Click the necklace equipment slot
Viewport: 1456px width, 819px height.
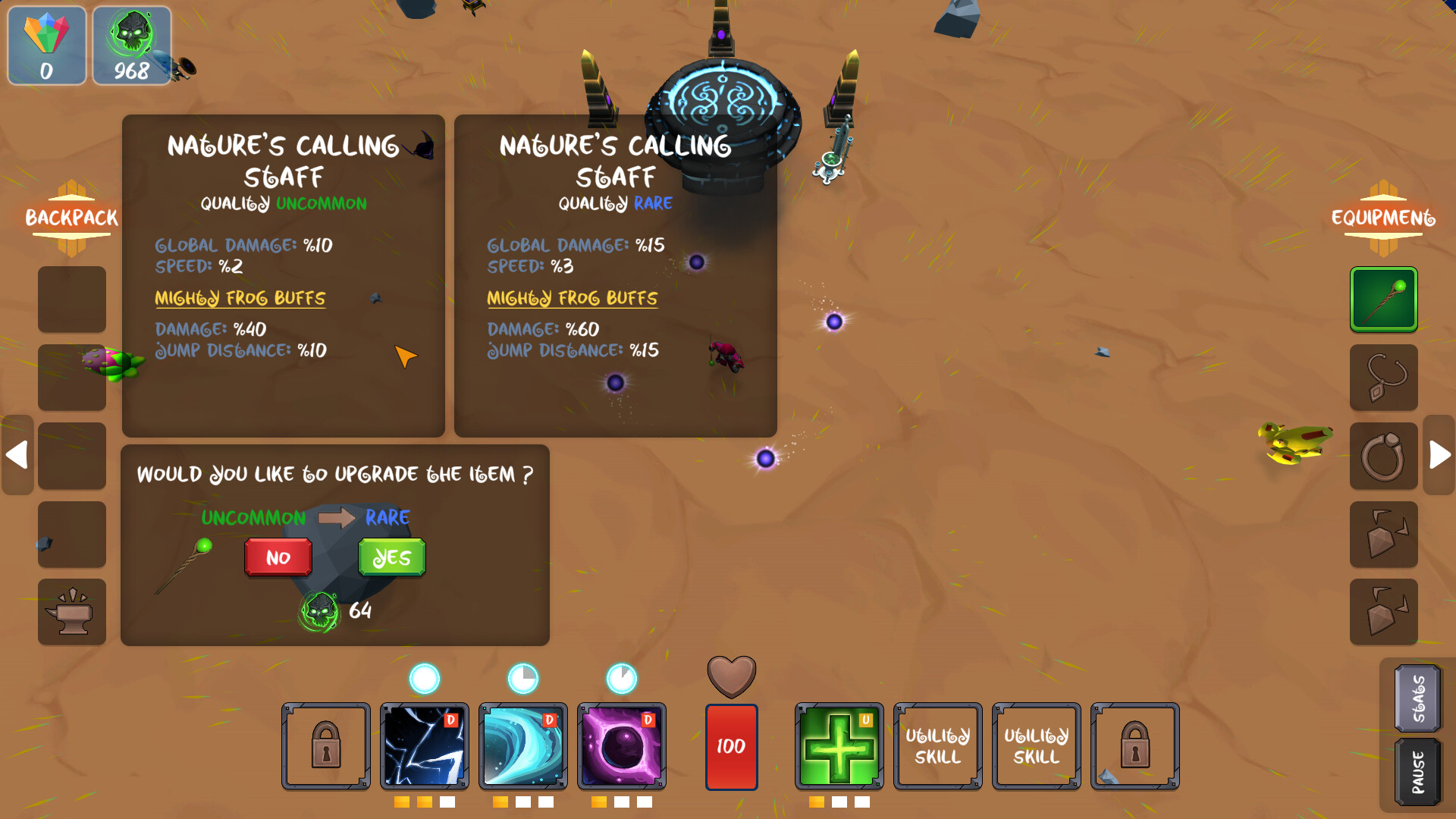1383,377
